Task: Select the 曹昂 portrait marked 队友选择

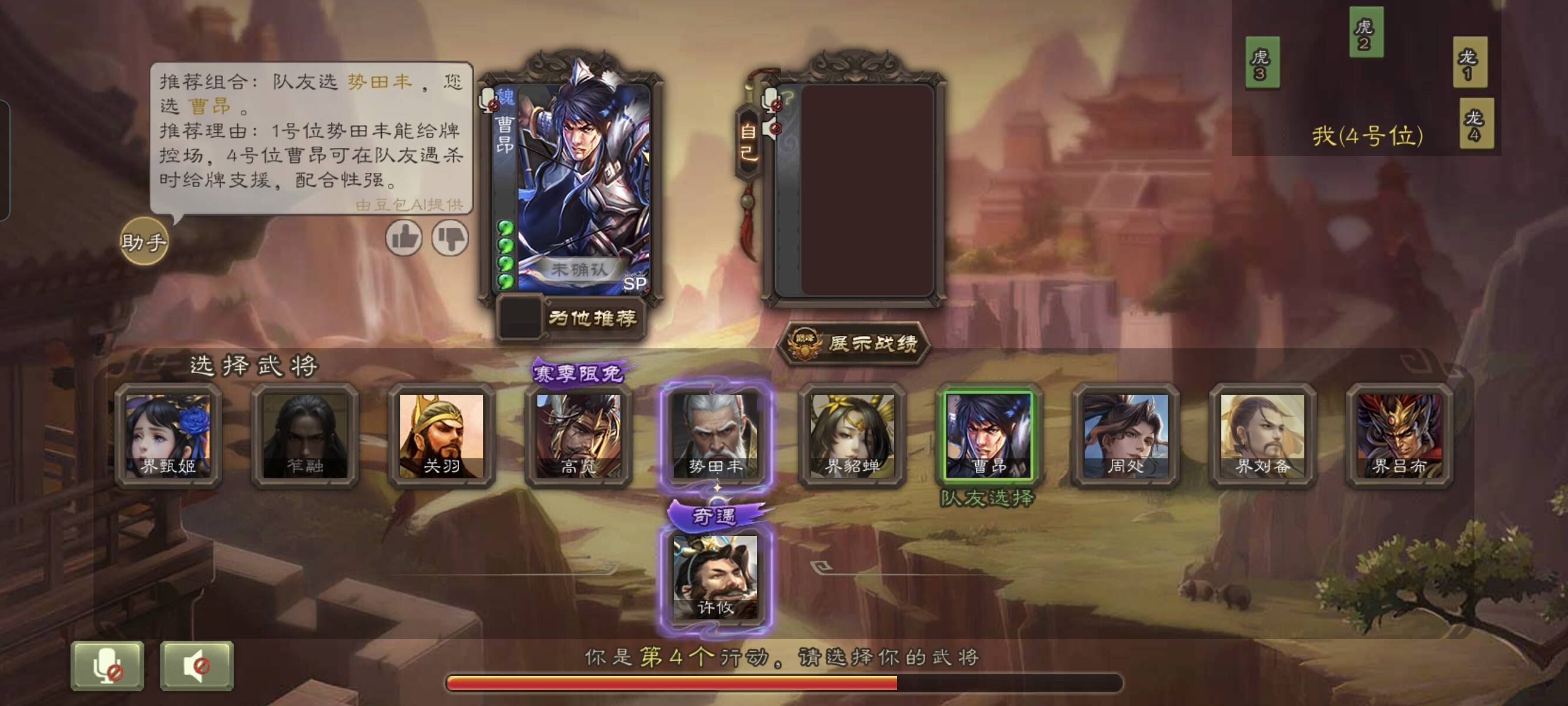Action: point(988,435)
